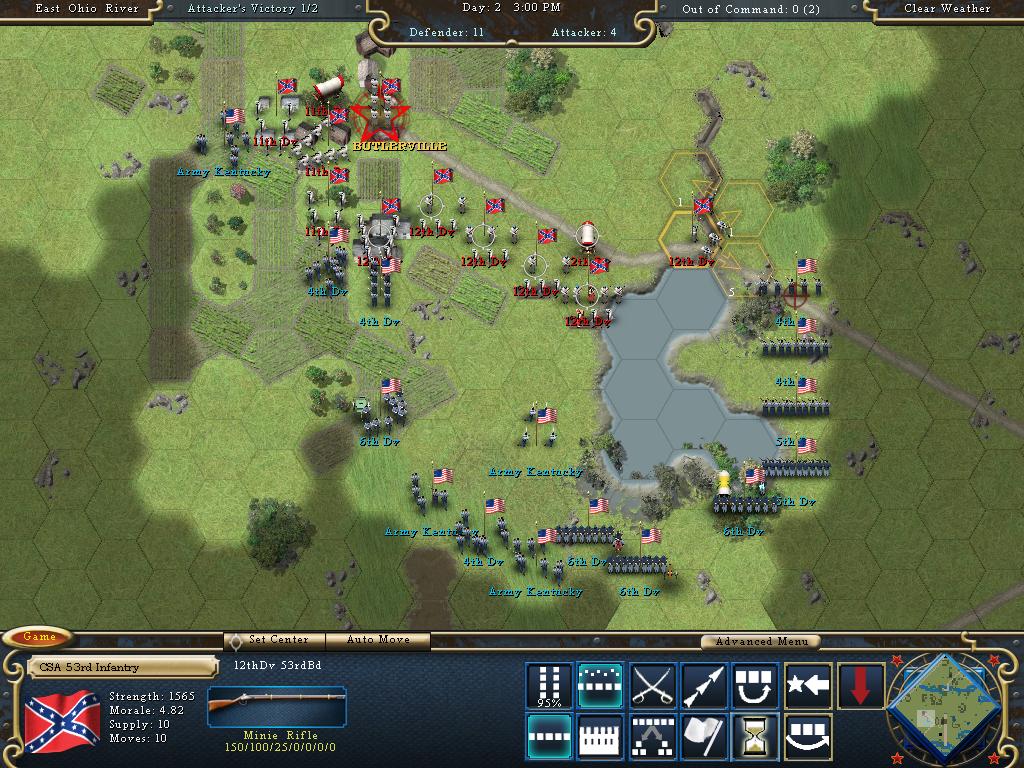Choose the single line formation icon
Viewport: 1024px width, 768px height.
click(x=550, y=737)
